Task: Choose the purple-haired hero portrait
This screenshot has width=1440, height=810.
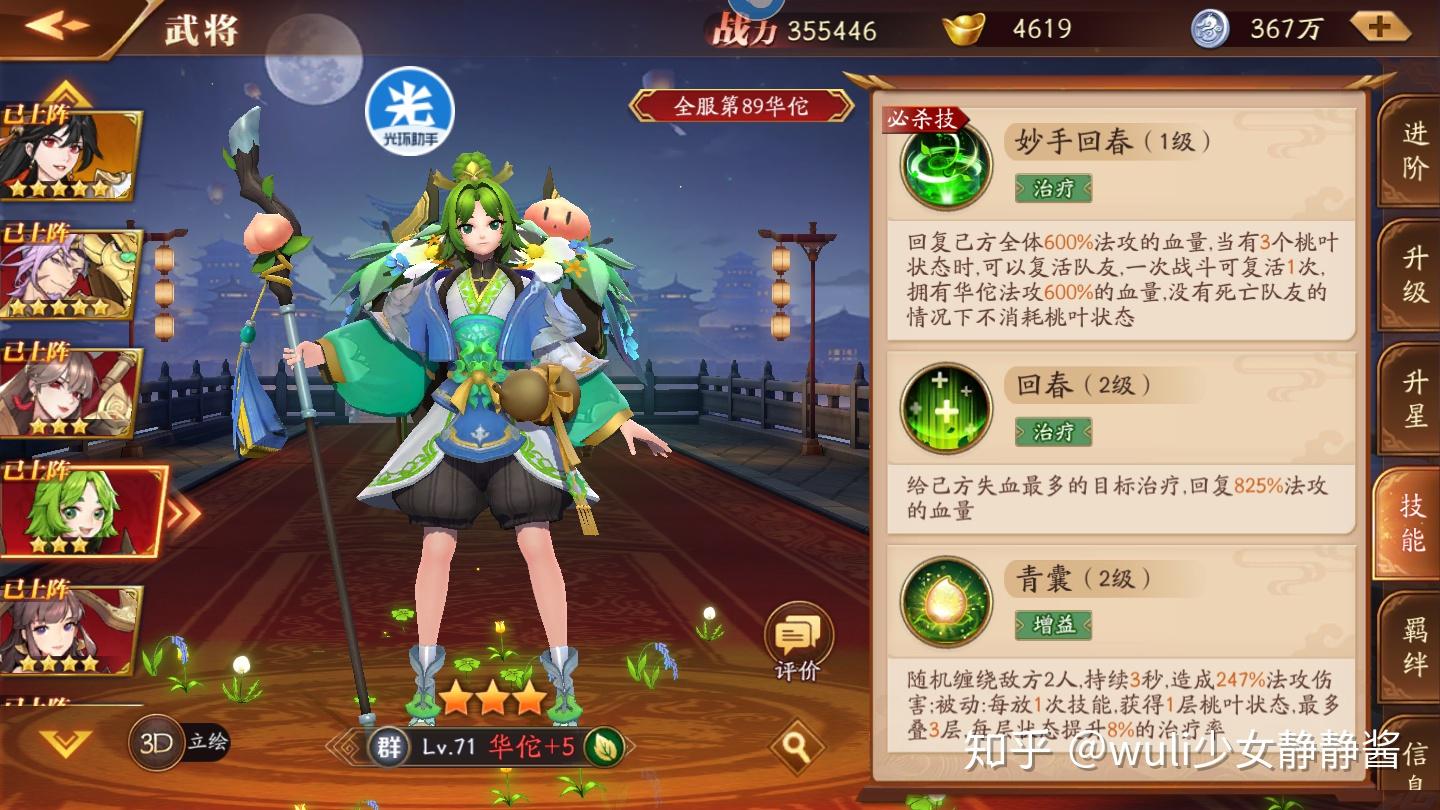Action: pos(68,273)
